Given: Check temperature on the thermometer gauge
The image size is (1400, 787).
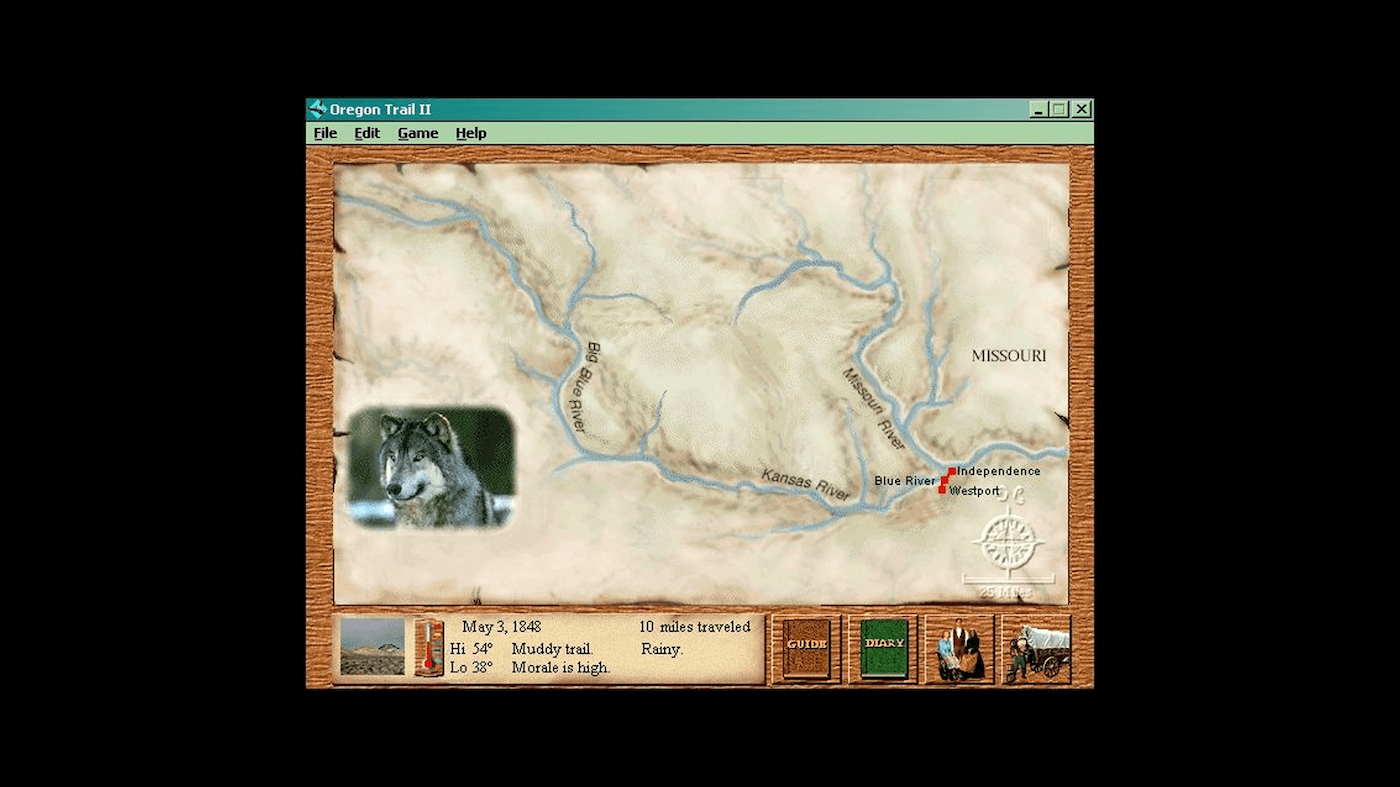Looking at the screenshot, I should click(x=429, y=650).
